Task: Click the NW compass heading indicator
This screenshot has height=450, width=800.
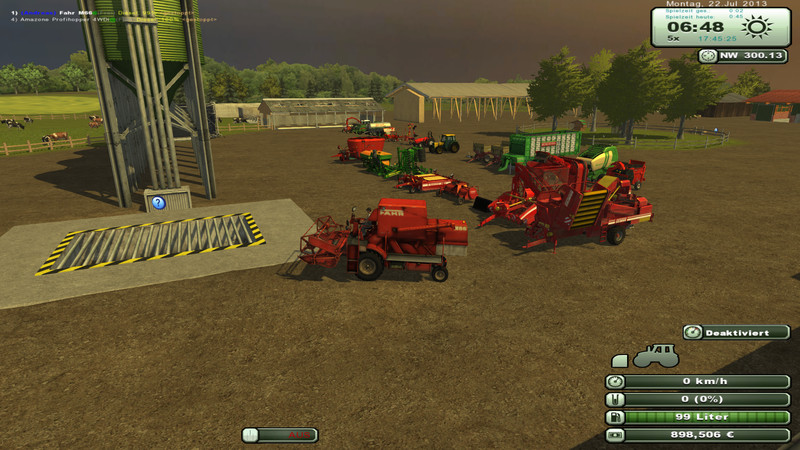Action: (x=742, y=56)
